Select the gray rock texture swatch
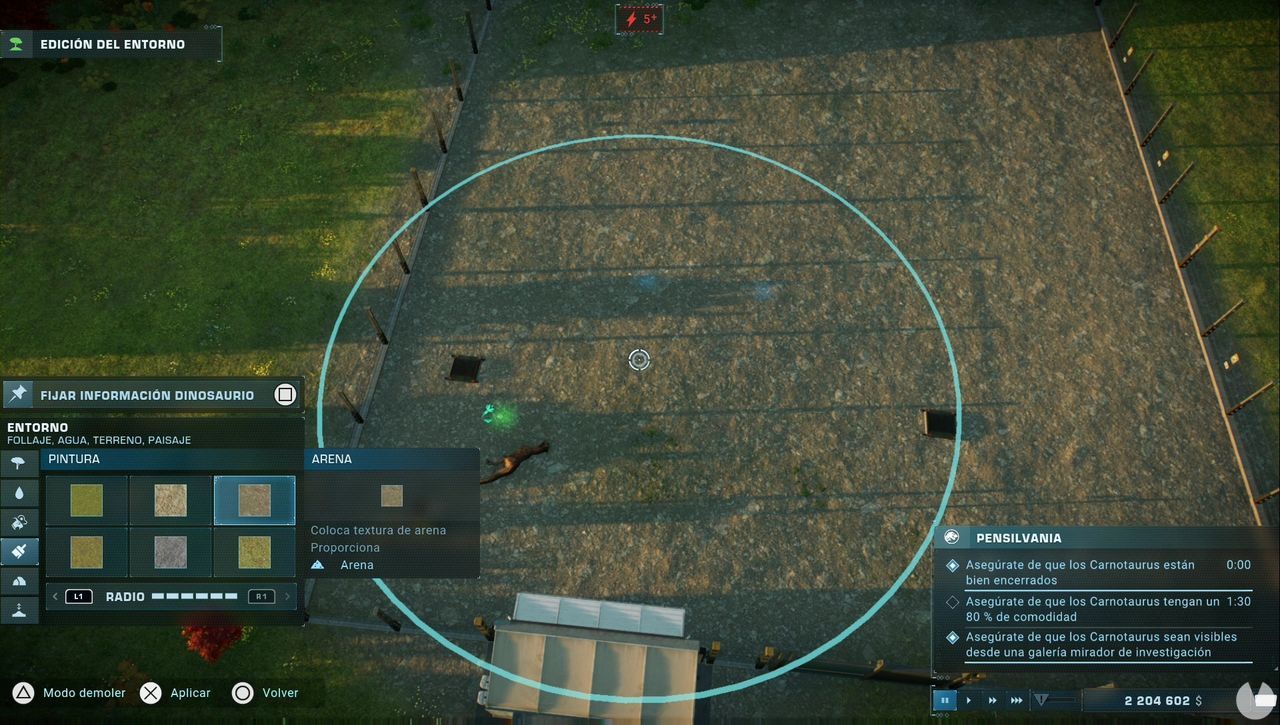This screenshot has width=1280, height=725. (x=170, y=551)
